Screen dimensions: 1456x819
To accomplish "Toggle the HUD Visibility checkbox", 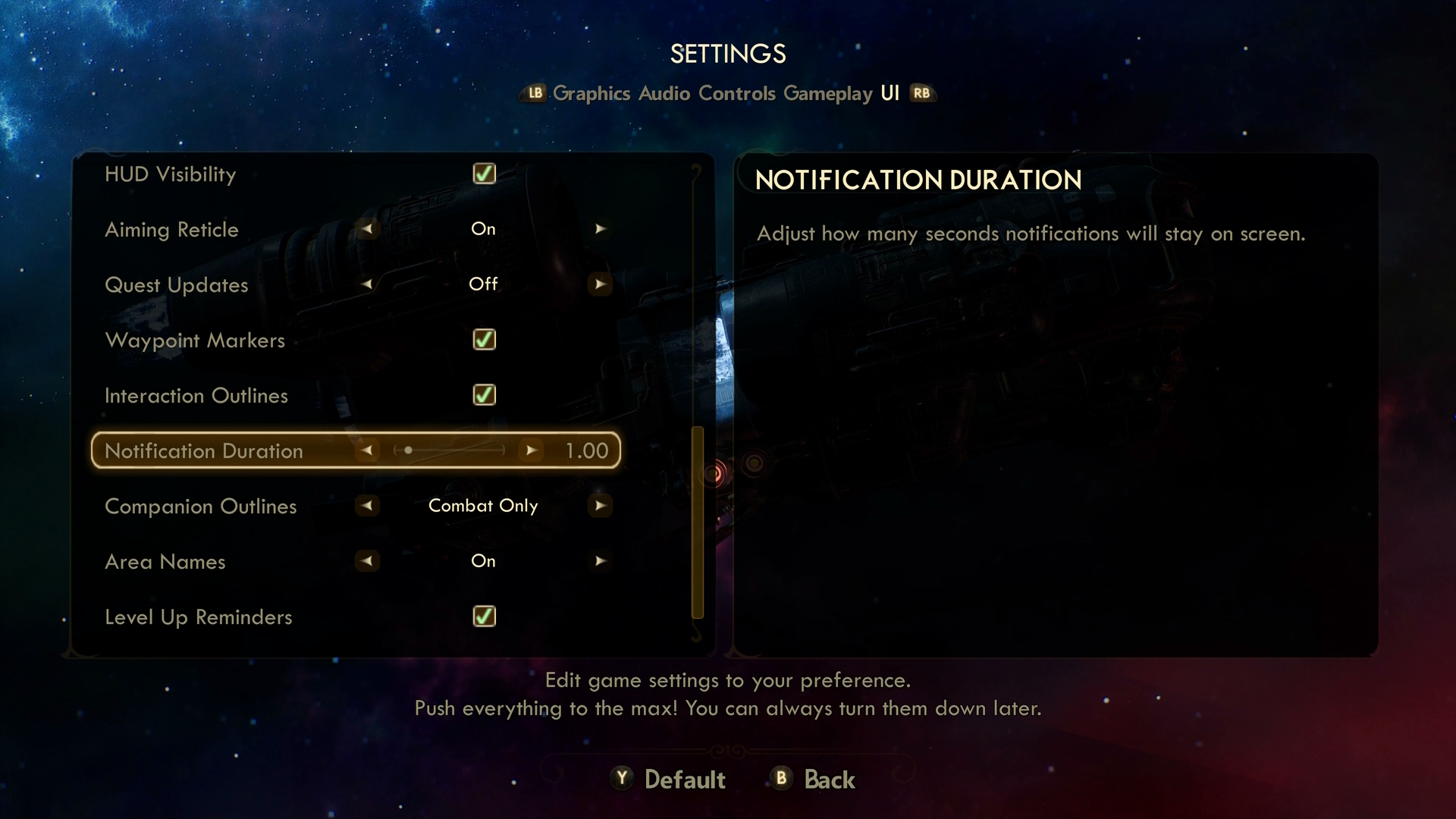I will (483, 174).
